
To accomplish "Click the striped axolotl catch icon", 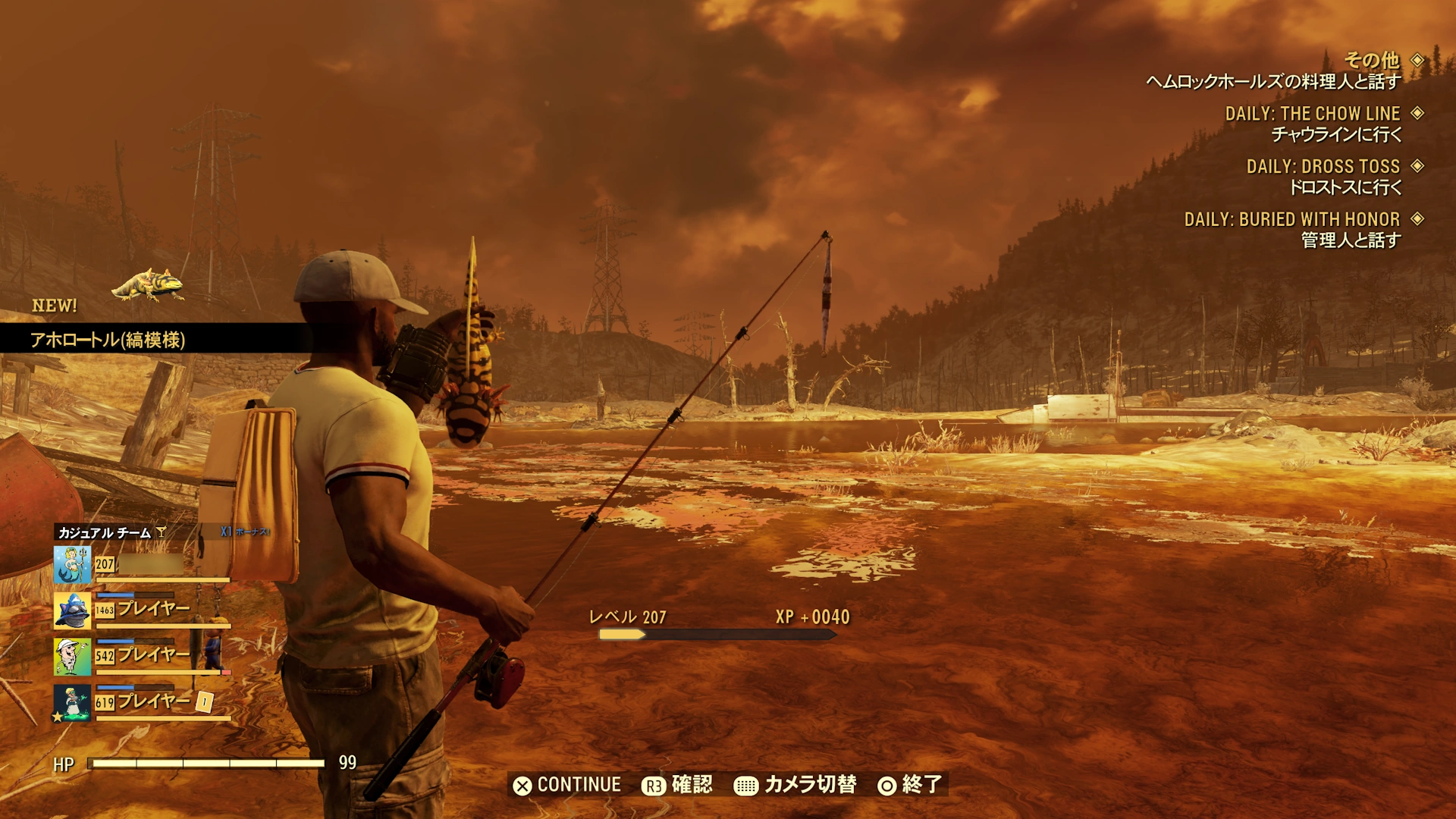I will pyautogui.click(x=149, y=285).
